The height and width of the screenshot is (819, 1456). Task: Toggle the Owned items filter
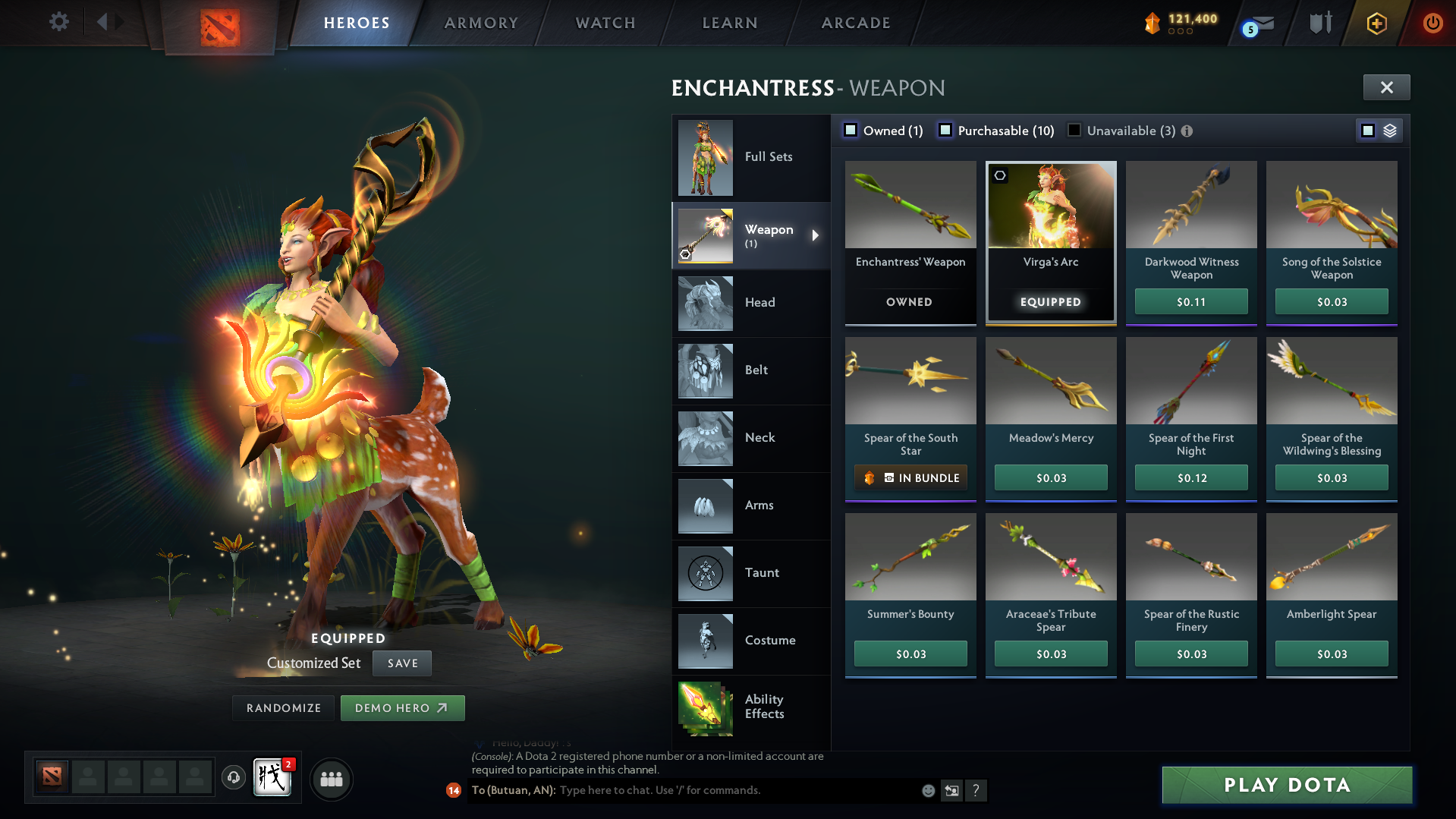pos(851,131)
